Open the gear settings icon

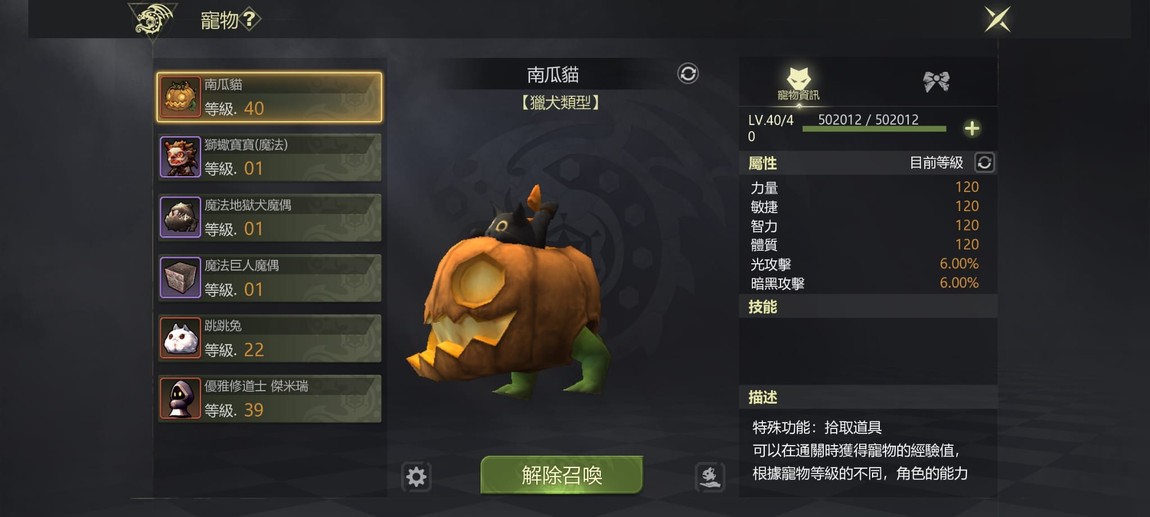point(416,477)
